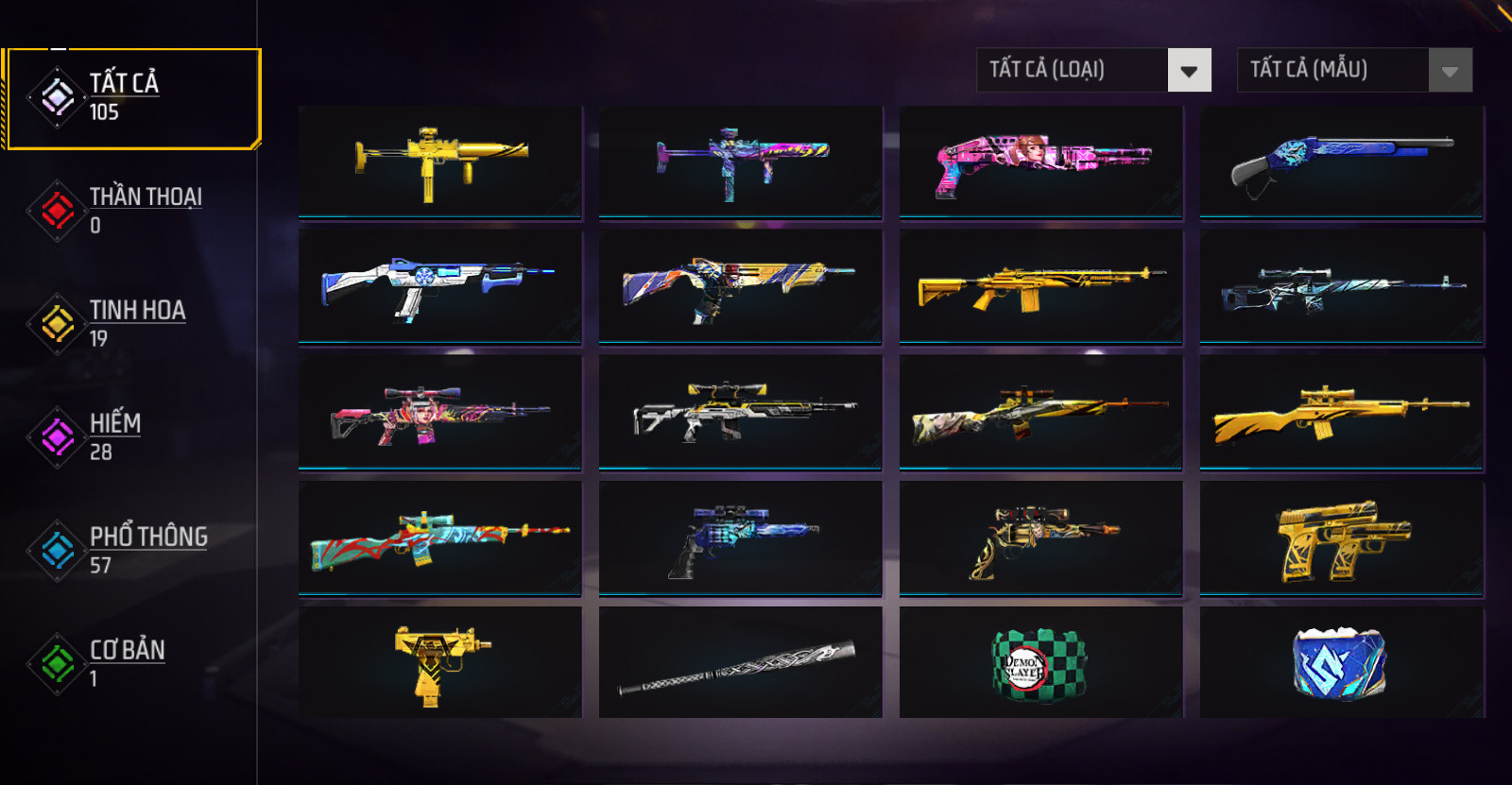Screen dimensions: 1512x785
Task: Select the blue crystal loot box skin
Action: (1341, 663)
